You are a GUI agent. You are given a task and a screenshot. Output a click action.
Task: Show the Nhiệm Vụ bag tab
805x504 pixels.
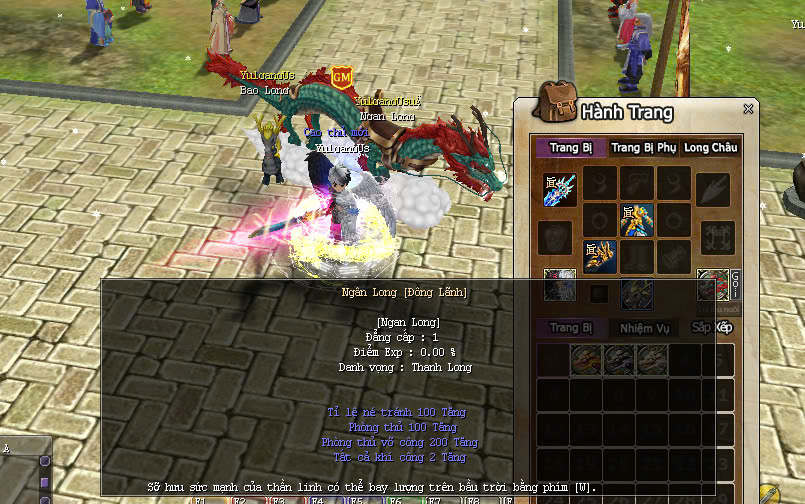644,327
